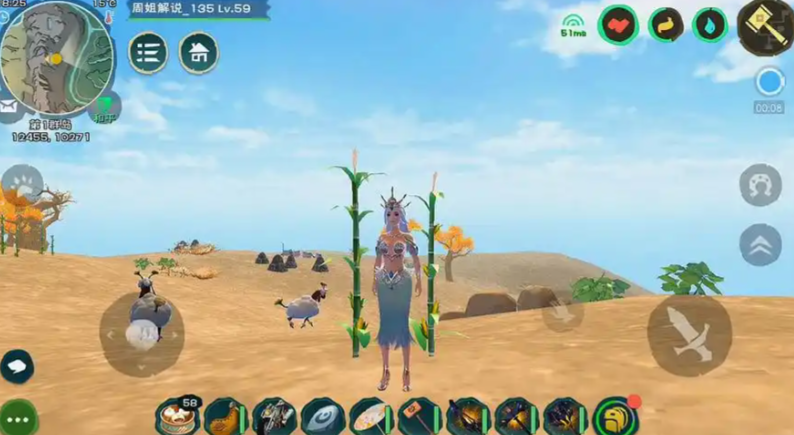The width and height of the screenshot is (794, 435).
Task: Select the flat-head hammer hotbar slot
Action: coord(420,416)
